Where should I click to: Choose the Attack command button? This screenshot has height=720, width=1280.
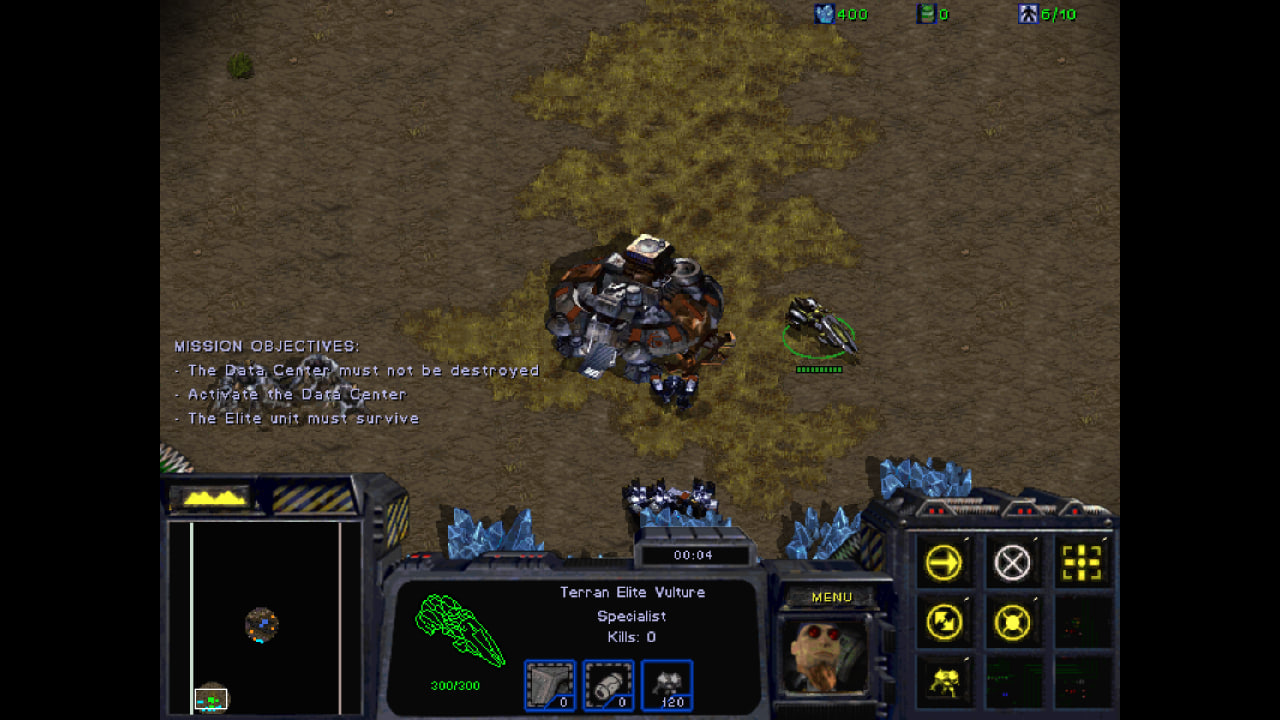[x=1081, y=564]
